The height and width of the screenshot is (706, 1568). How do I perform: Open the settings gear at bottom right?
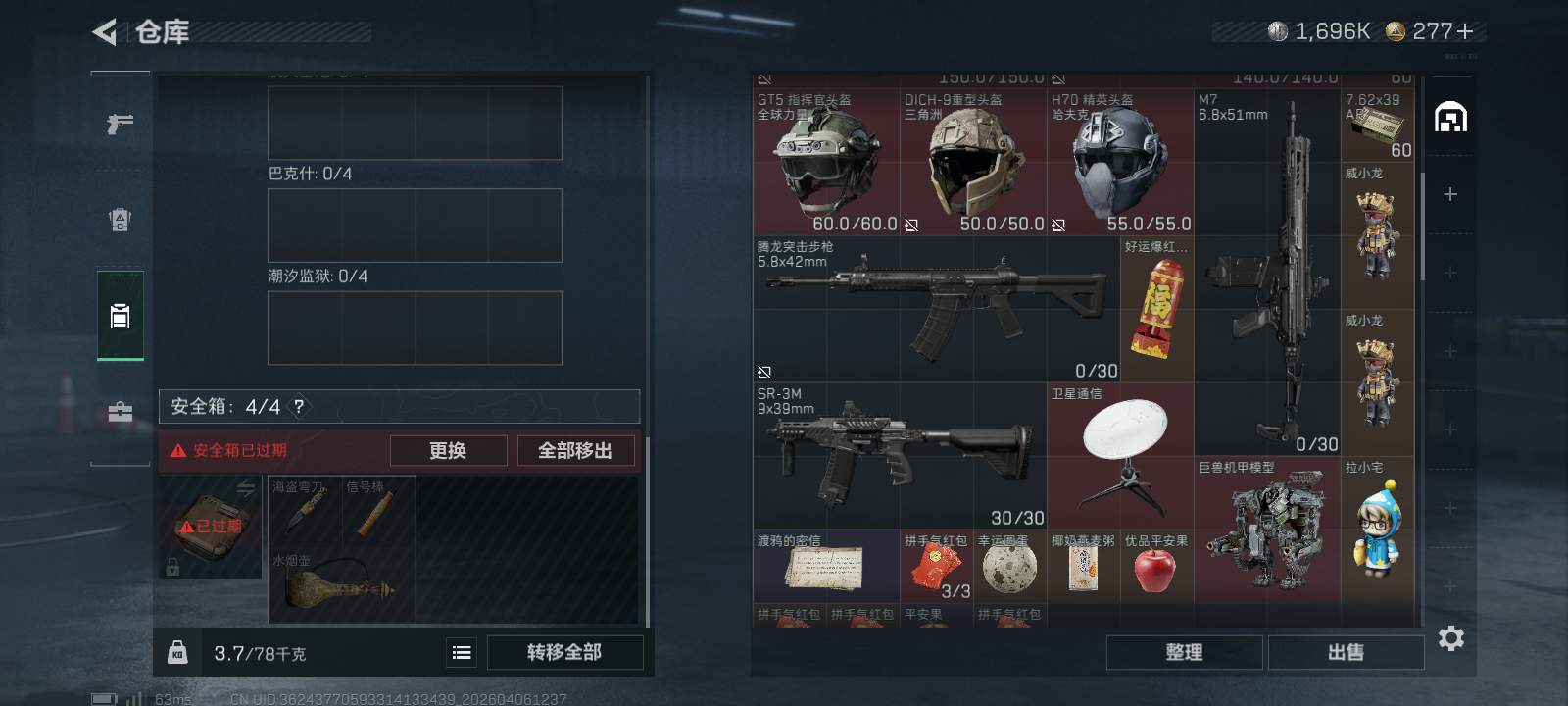pyautogui.click(x=1451, y=638)
